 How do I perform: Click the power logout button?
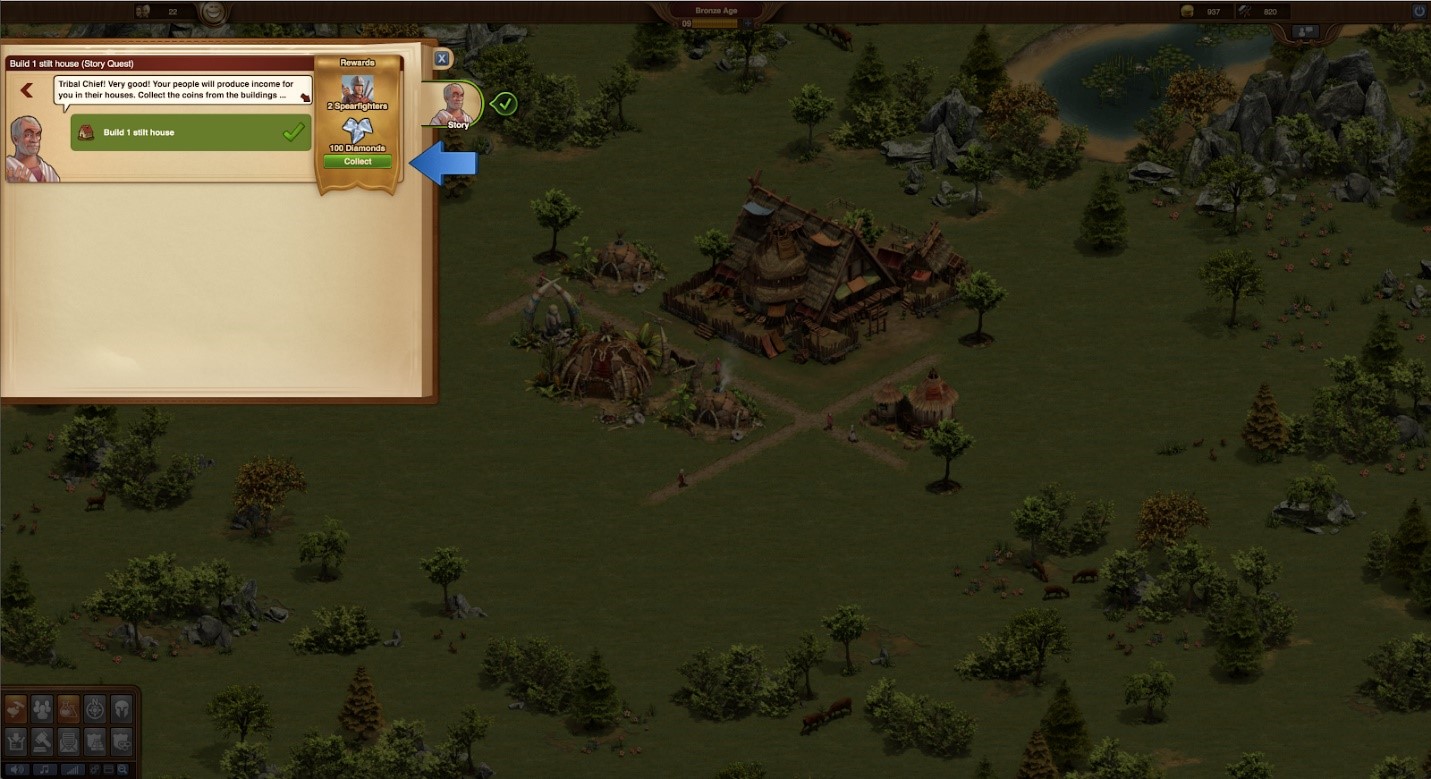1418,11
